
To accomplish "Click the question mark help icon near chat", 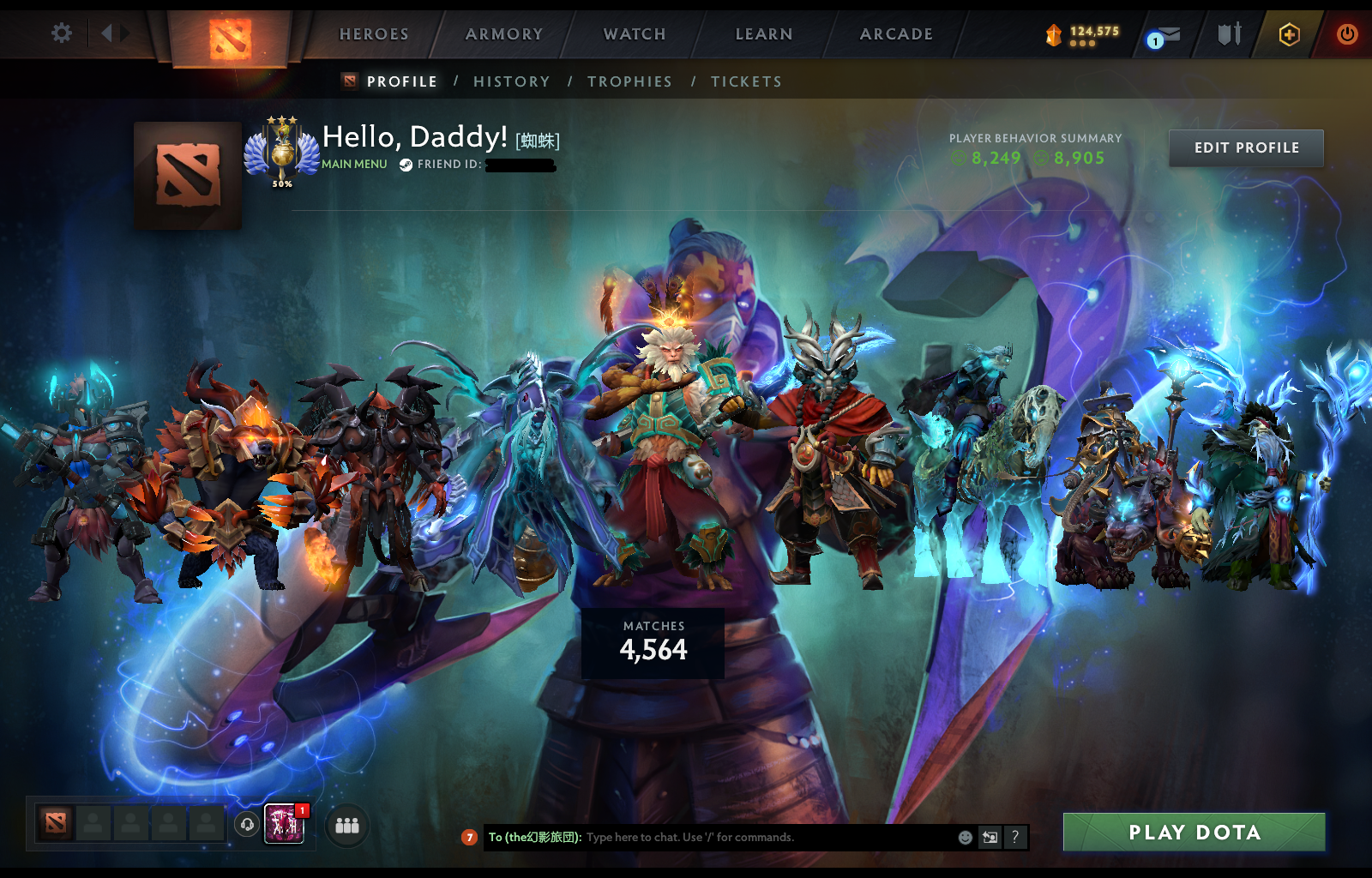I will coord(1015,838).
